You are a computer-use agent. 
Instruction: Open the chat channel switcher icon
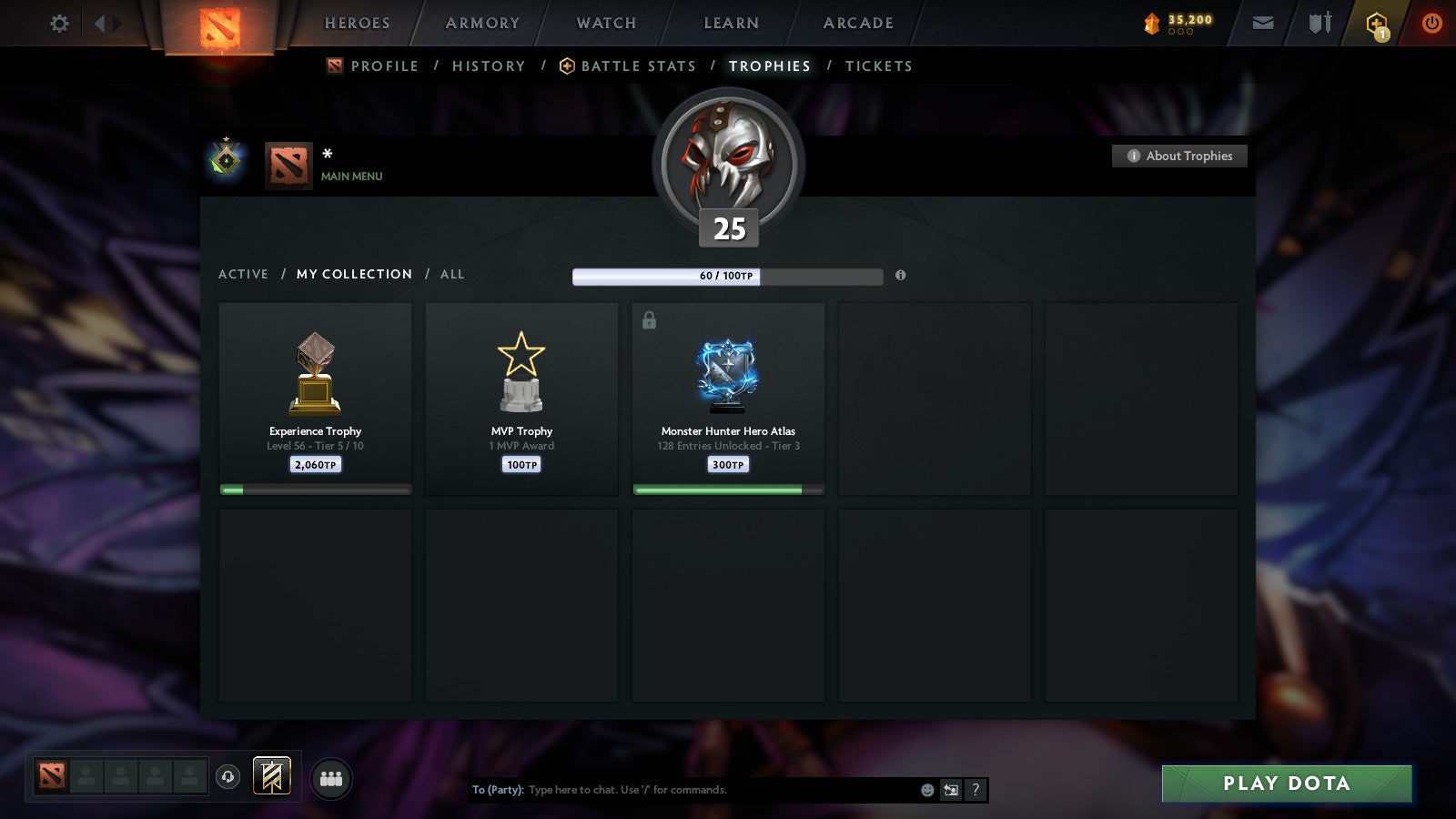[951, 790]
